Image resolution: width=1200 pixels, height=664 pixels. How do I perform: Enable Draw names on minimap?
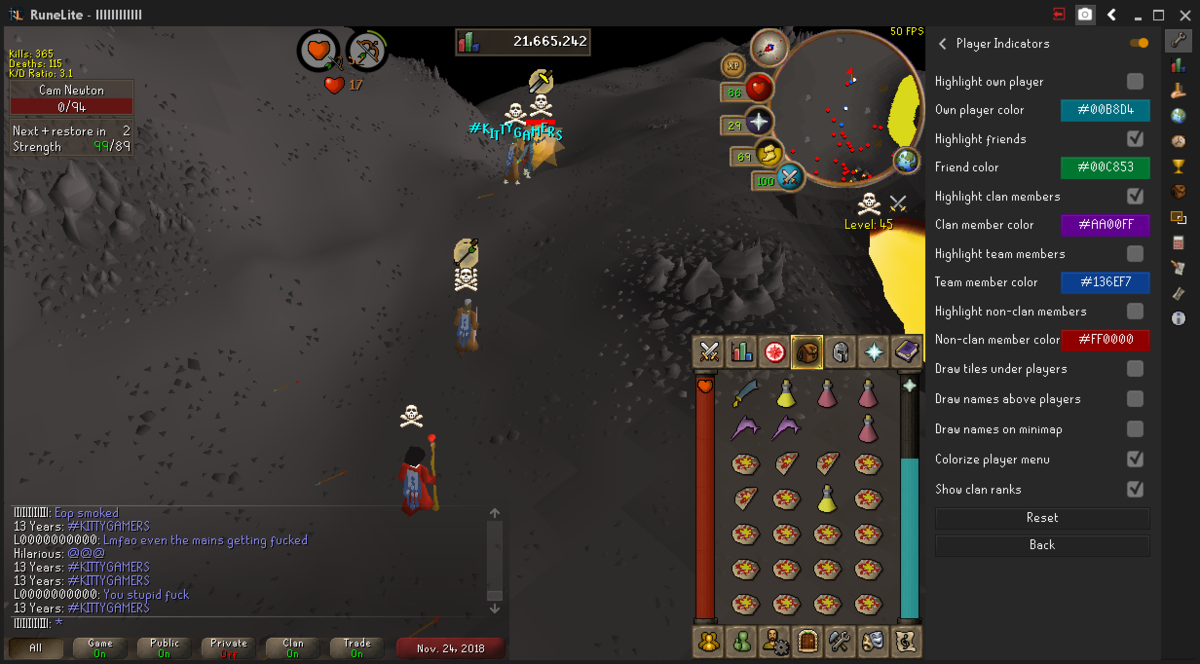click(x=1135, y=429)
